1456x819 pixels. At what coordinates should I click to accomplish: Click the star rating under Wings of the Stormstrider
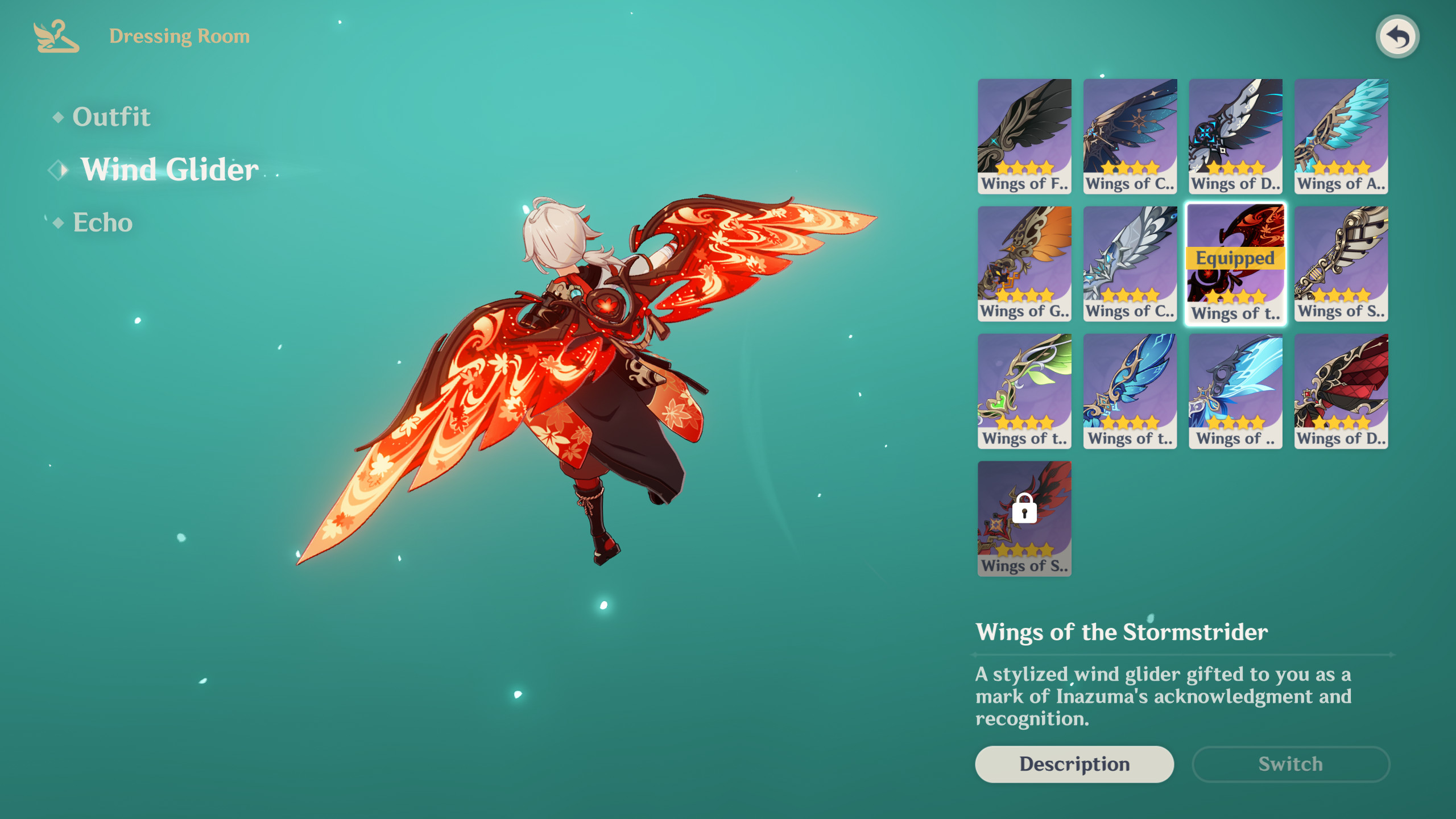1235,297
